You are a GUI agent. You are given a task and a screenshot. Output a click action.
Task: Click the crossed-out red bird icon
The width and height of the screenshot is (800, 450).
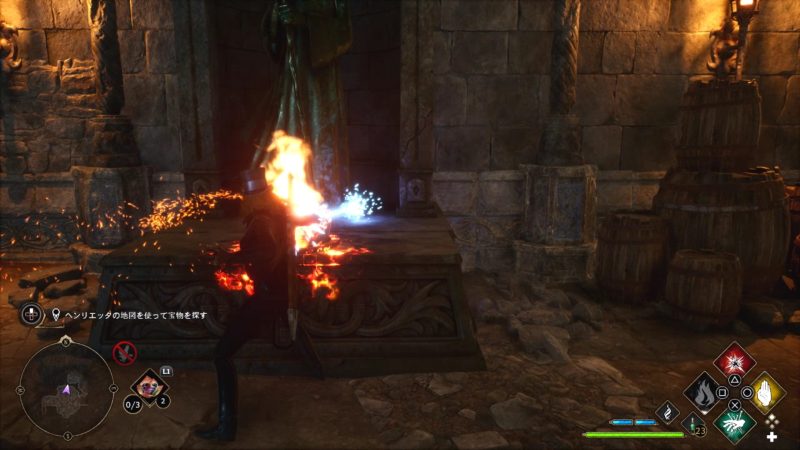tap(124, 351)
